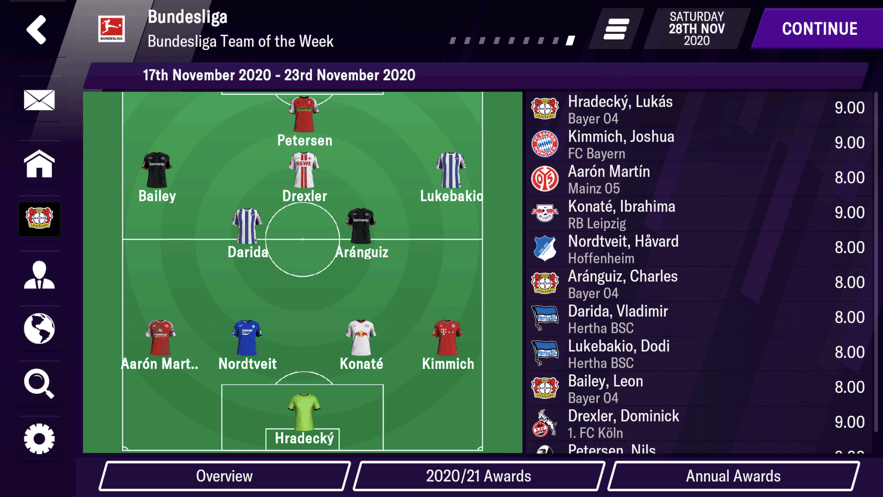Select the Drexler, Dominick list row
883x497 pixels.
[x=700, y=423]
